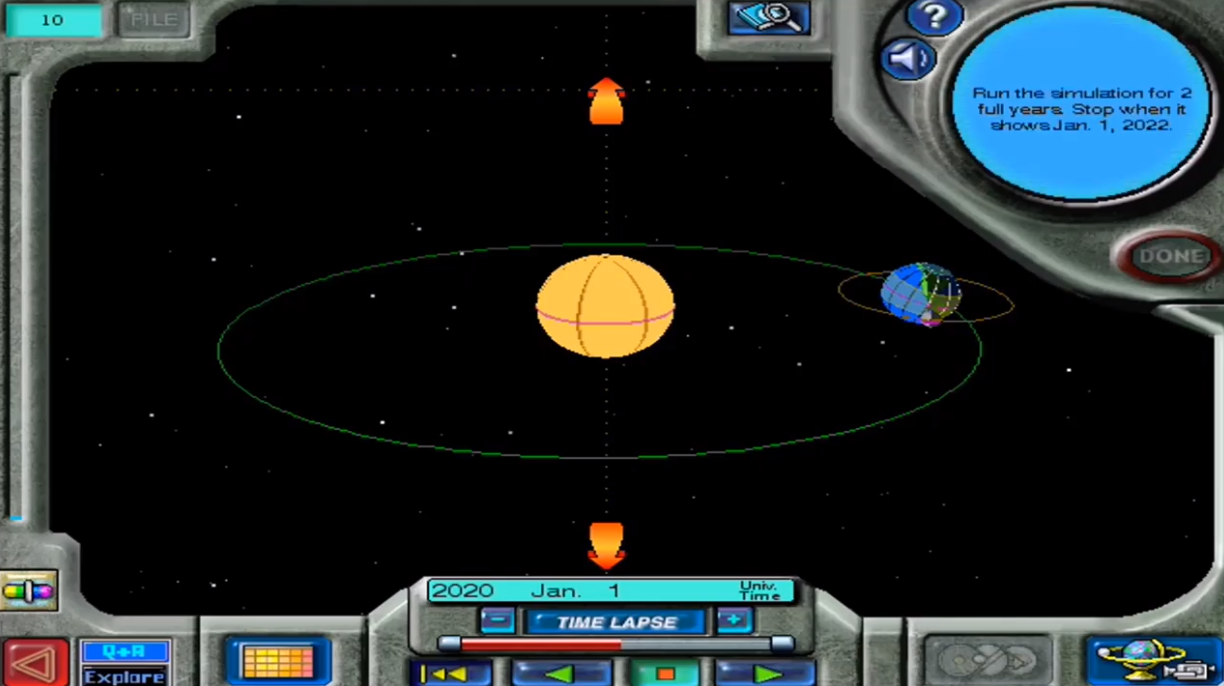This screenshot has height=686, width=1224.
Task: Switch to Explore mode
Action: pos(124,676)
